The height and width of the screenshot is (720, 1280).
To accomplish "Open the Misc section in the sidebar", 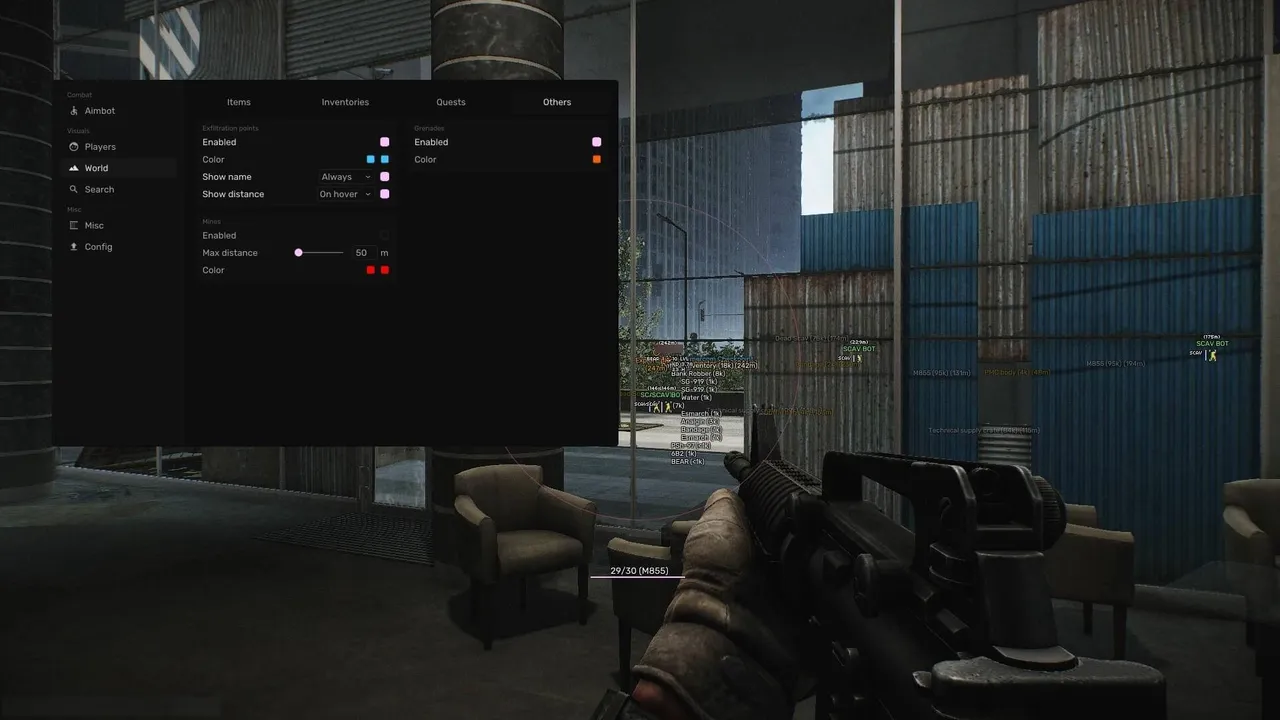I will [94, 225].
